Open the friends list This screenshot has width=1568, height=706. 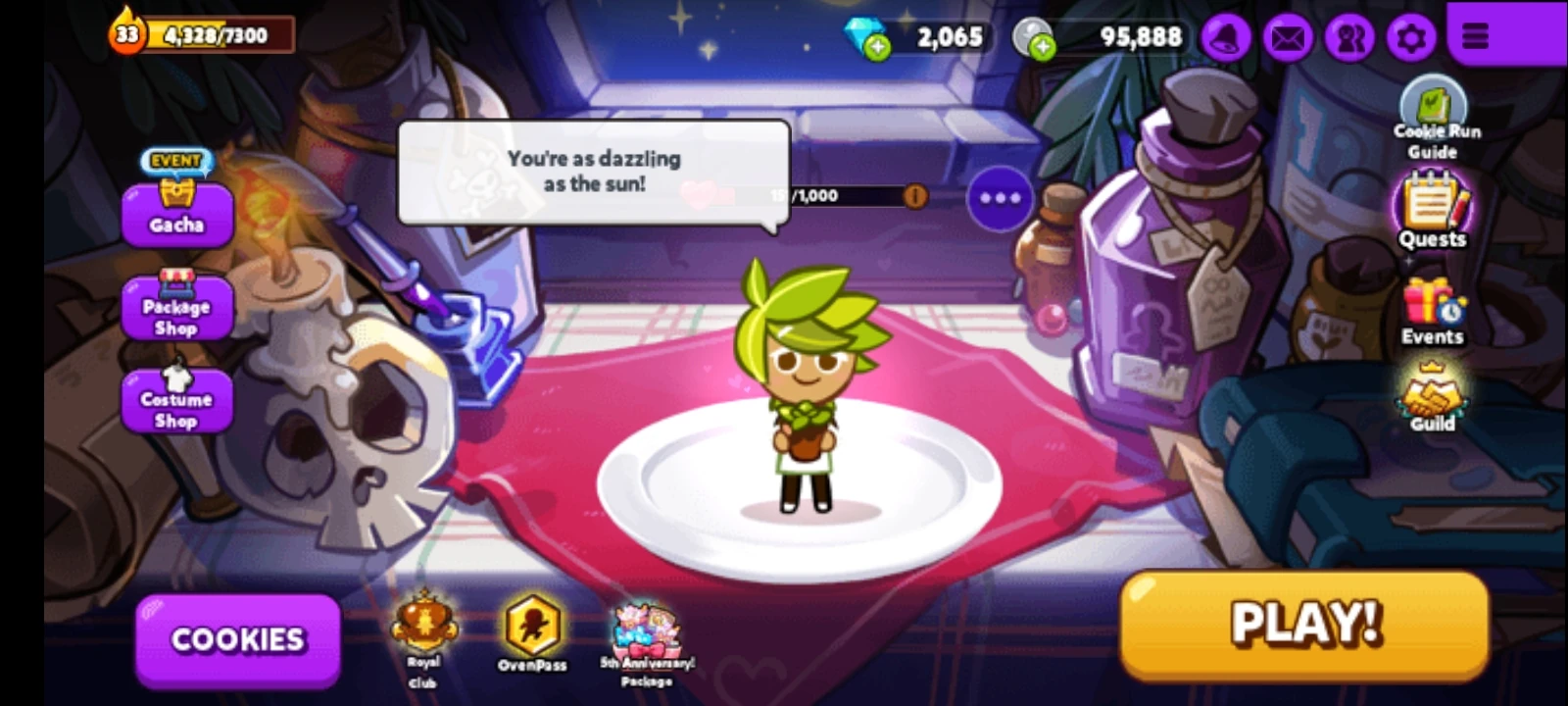pos(1347,37)
